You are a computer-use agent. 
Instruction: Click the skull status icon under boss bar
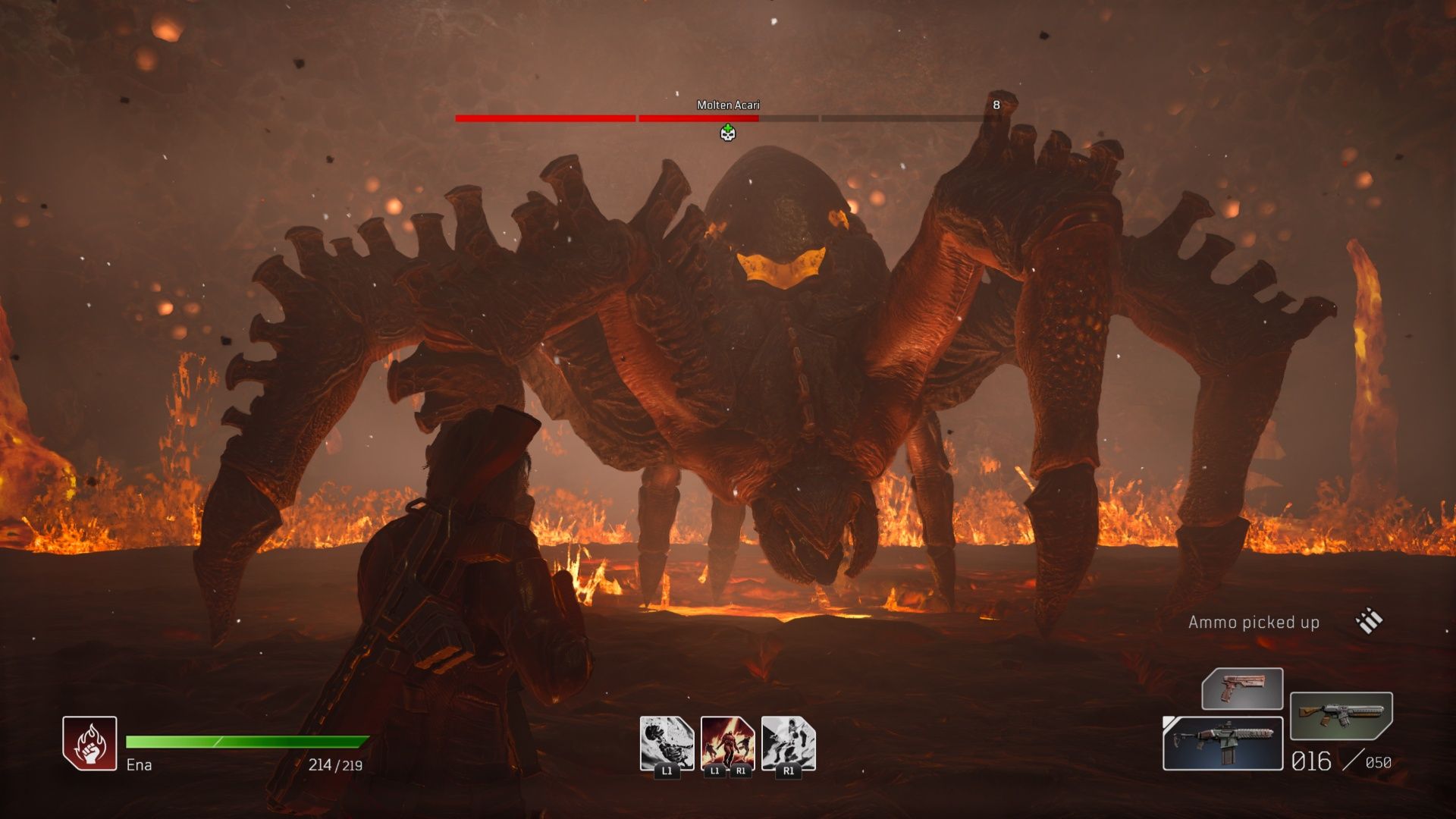(728, 133)
